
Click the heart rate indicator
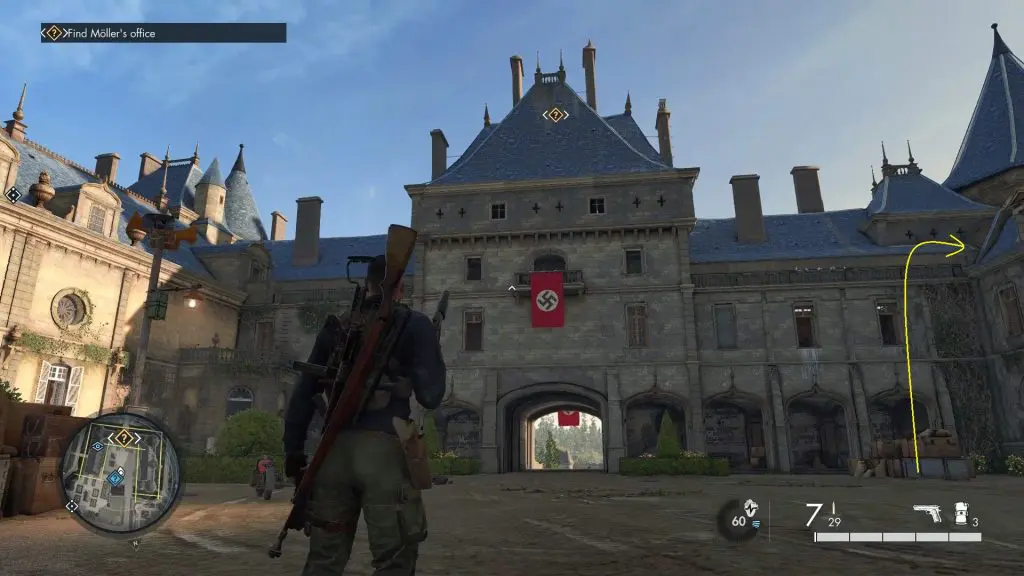click(742, 520)
